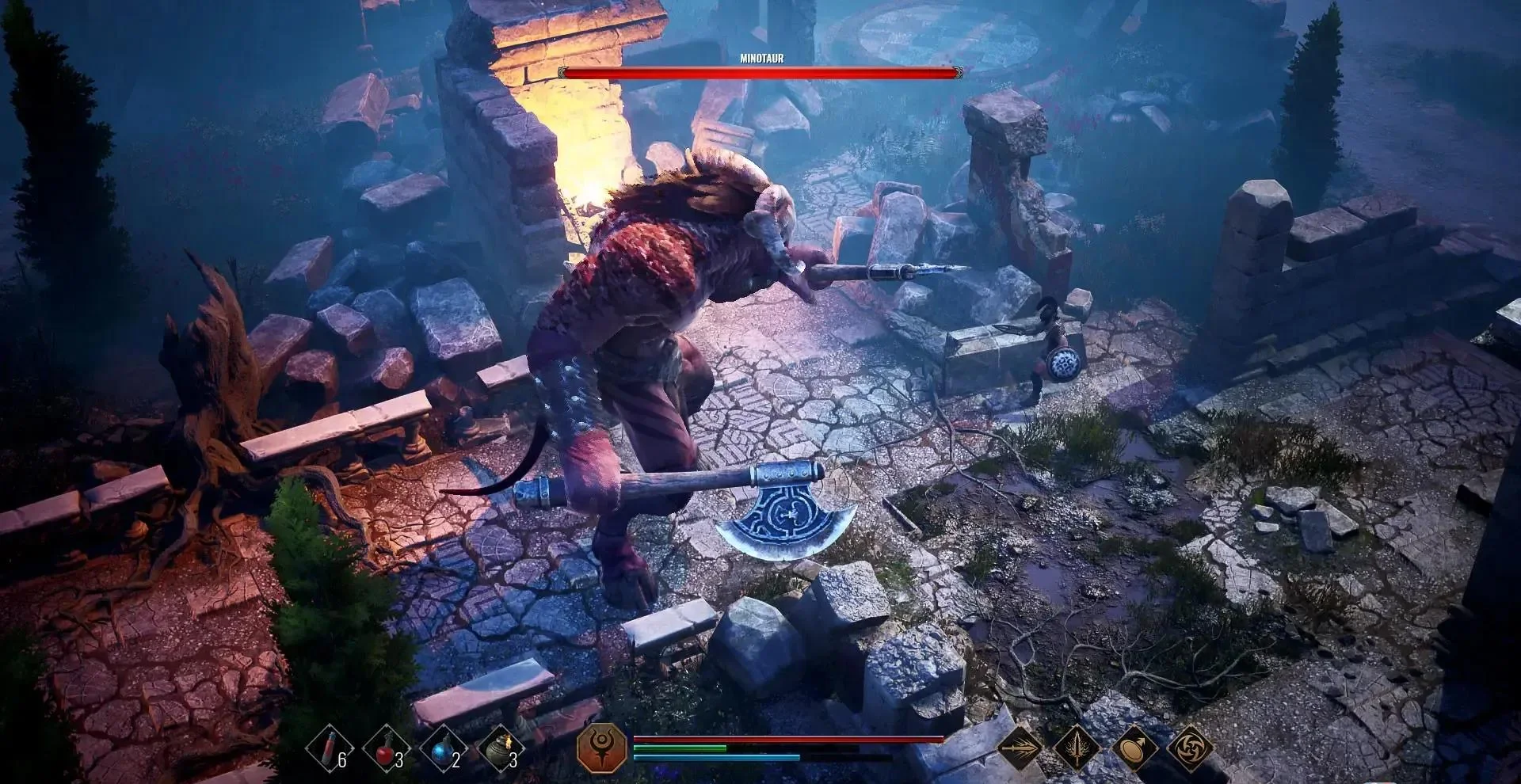Click the "2" count on the mana flask slot
Viewport: 1521px width, 784px height.
[456, 759]
